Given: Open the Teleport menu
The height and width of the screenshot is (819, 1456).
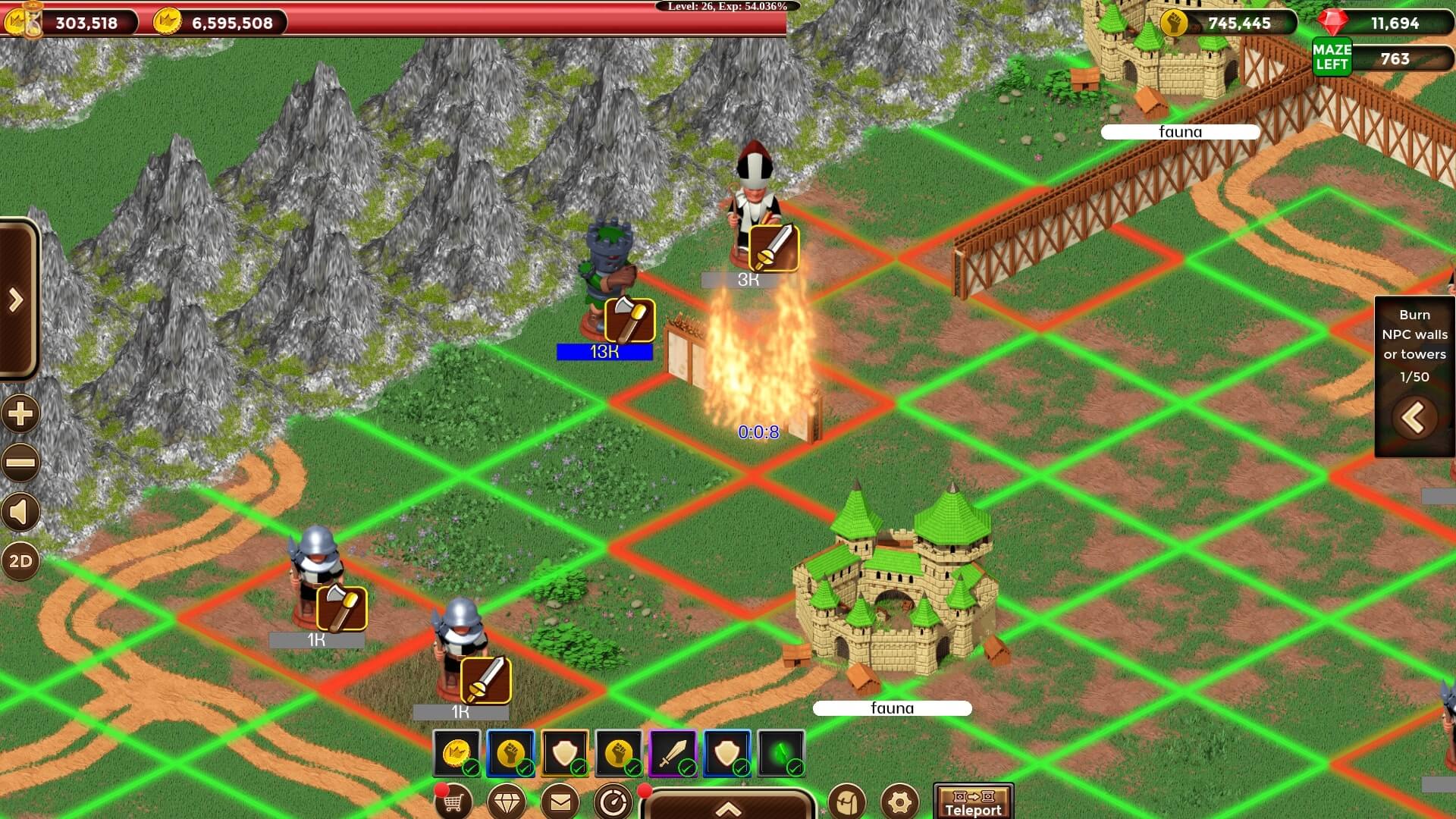Looking at the screenshot, I should coord(973,802).
